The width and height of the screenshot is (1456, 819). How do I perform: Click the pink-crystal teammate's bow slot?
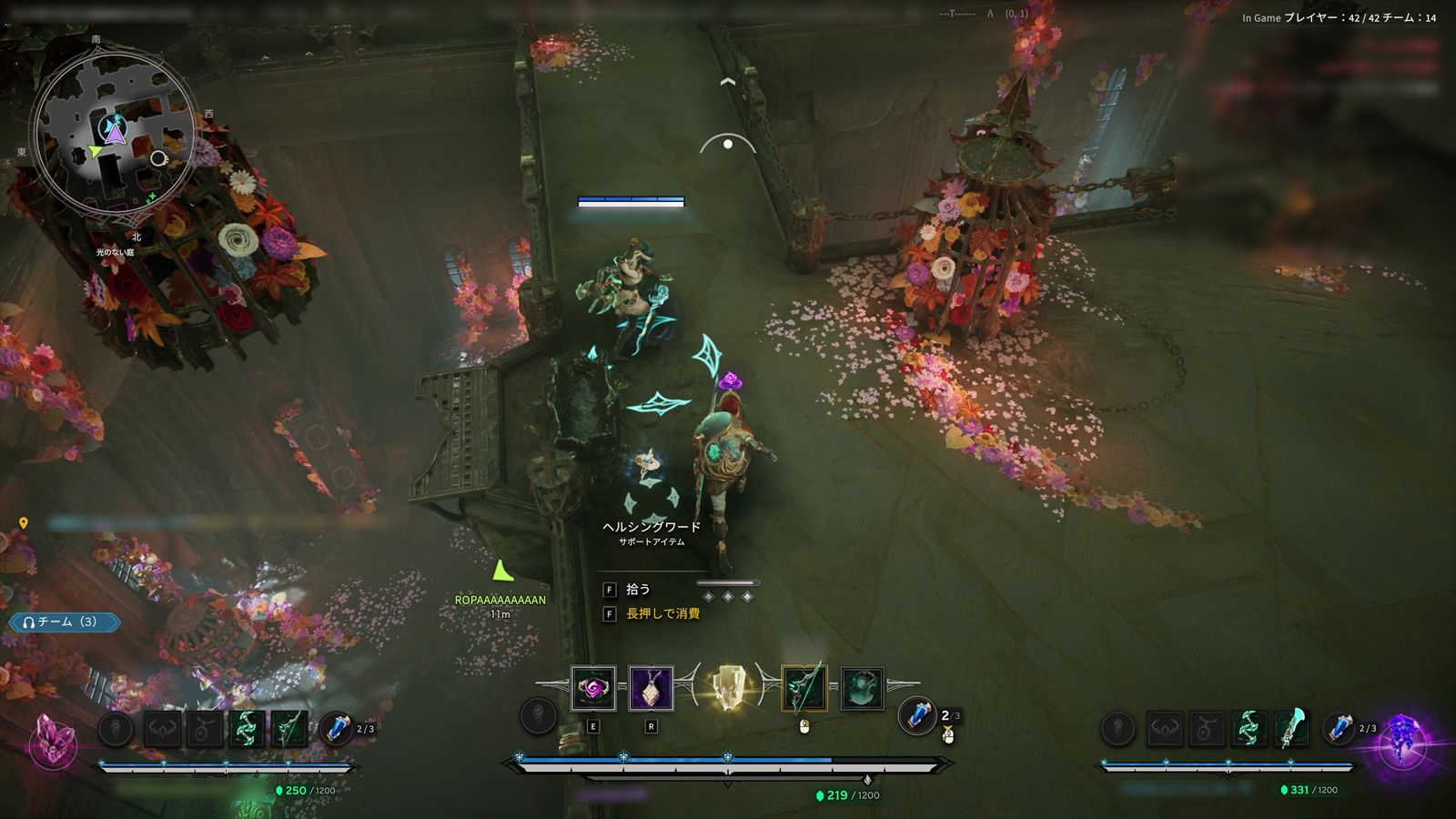coord(289,729)
